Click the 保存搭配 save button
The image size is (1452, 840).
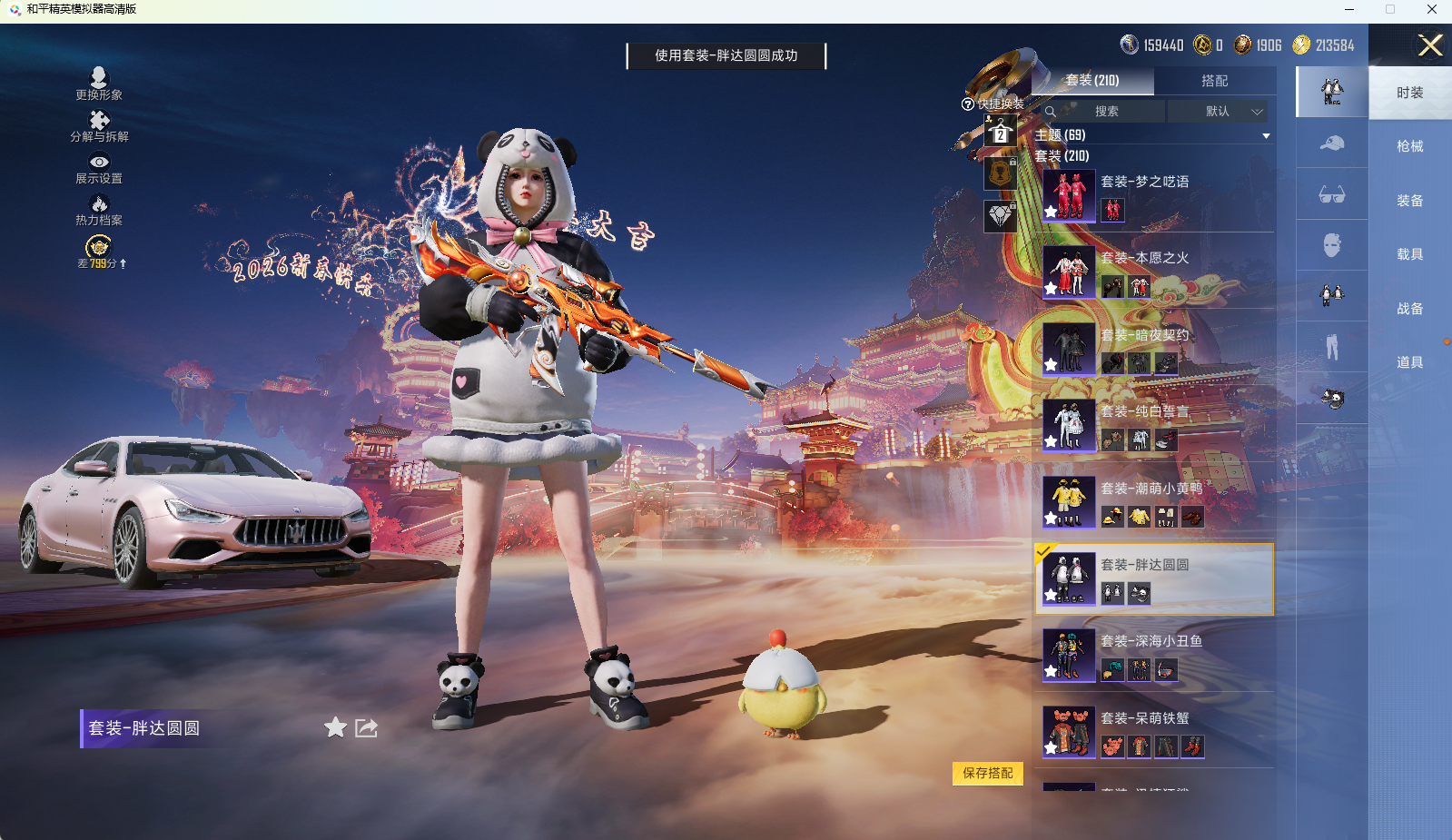pyautogui.click(x=987, y=774)
